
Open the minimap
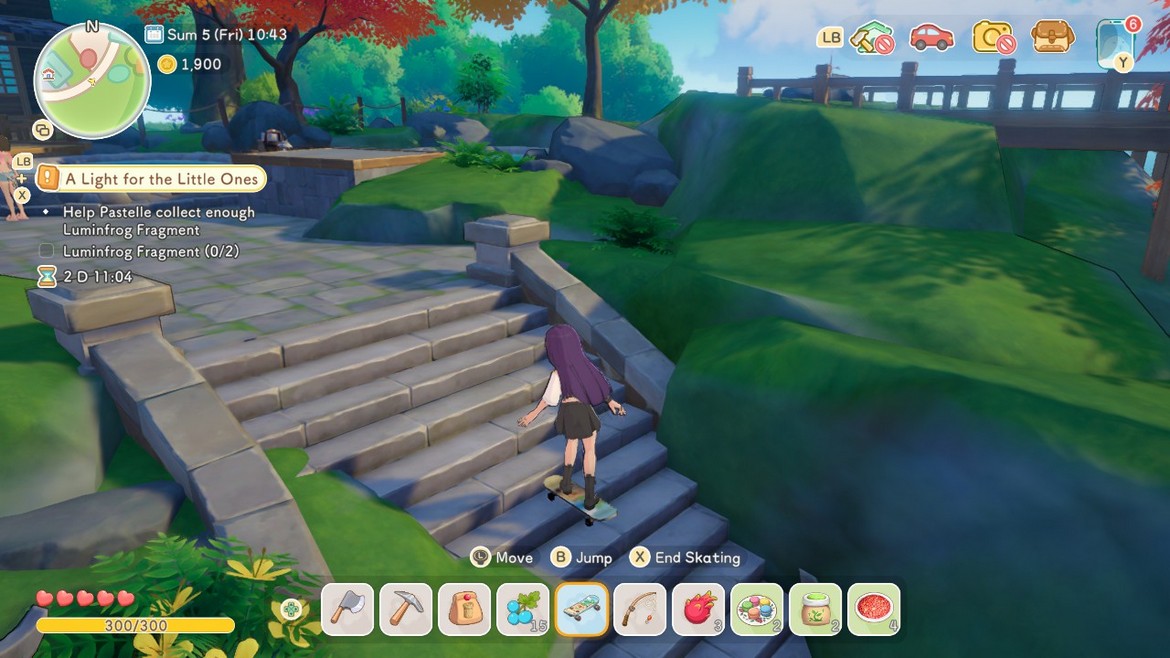[x=92, y=80]
